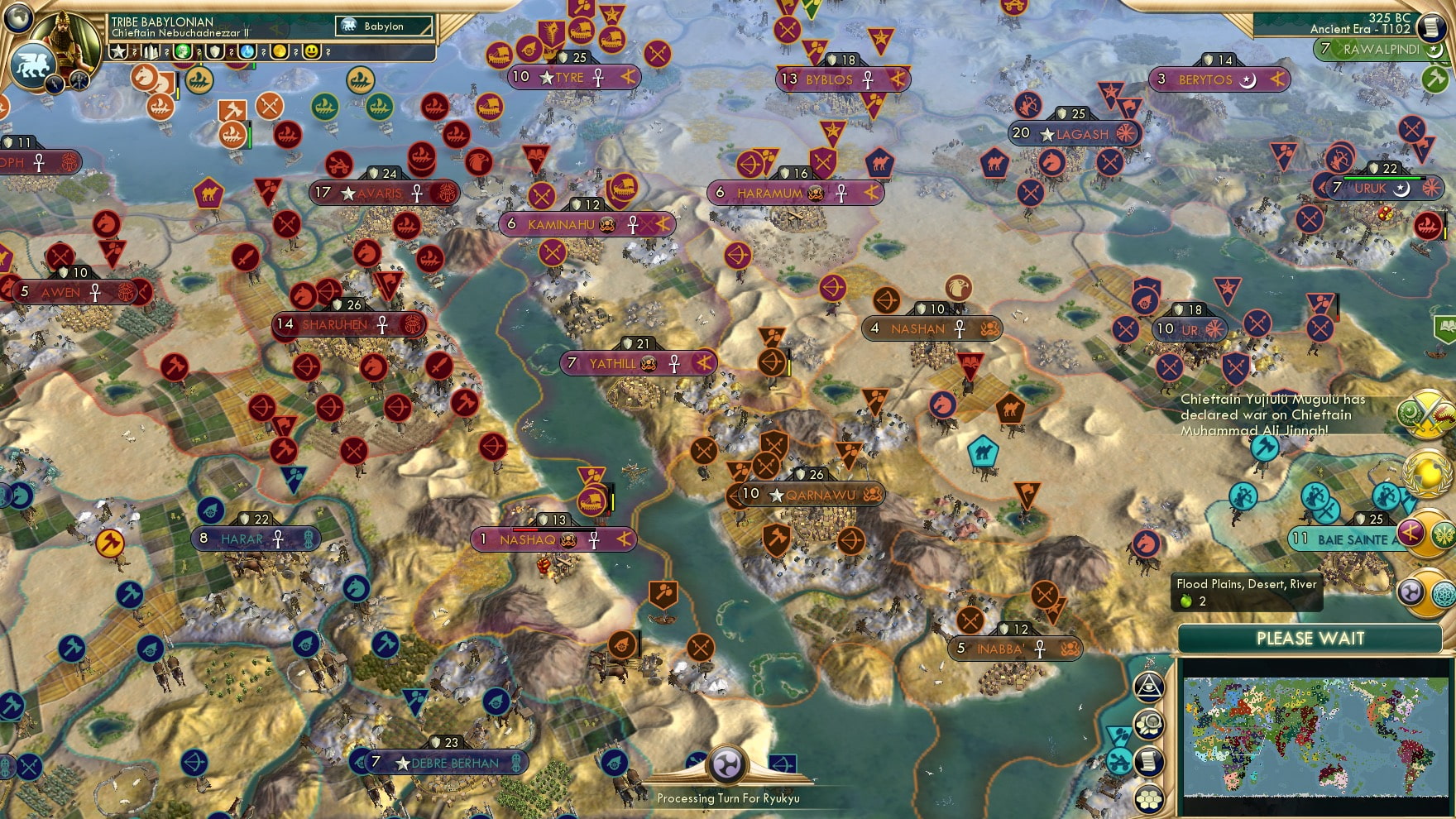1456x819 pixels.
Task: Click the happiness smiley icon in the status bar
Action: click(x=313, y=52)
